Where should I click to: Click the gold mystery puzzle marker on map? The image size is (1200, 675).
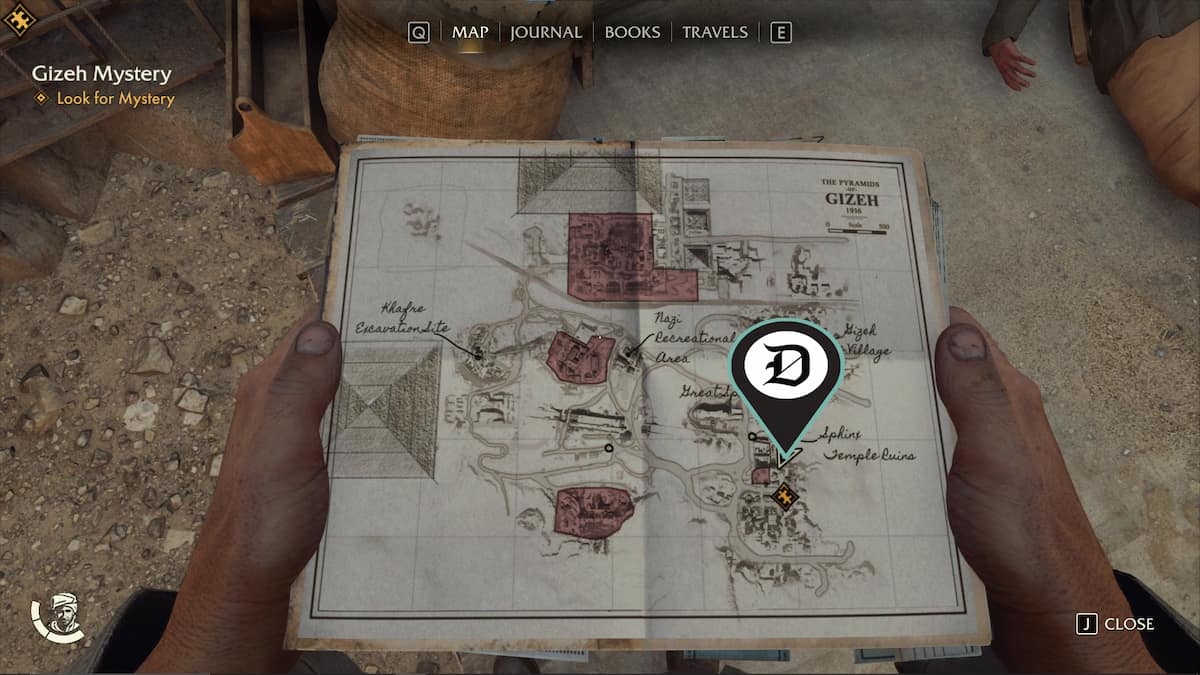[786, 494]
